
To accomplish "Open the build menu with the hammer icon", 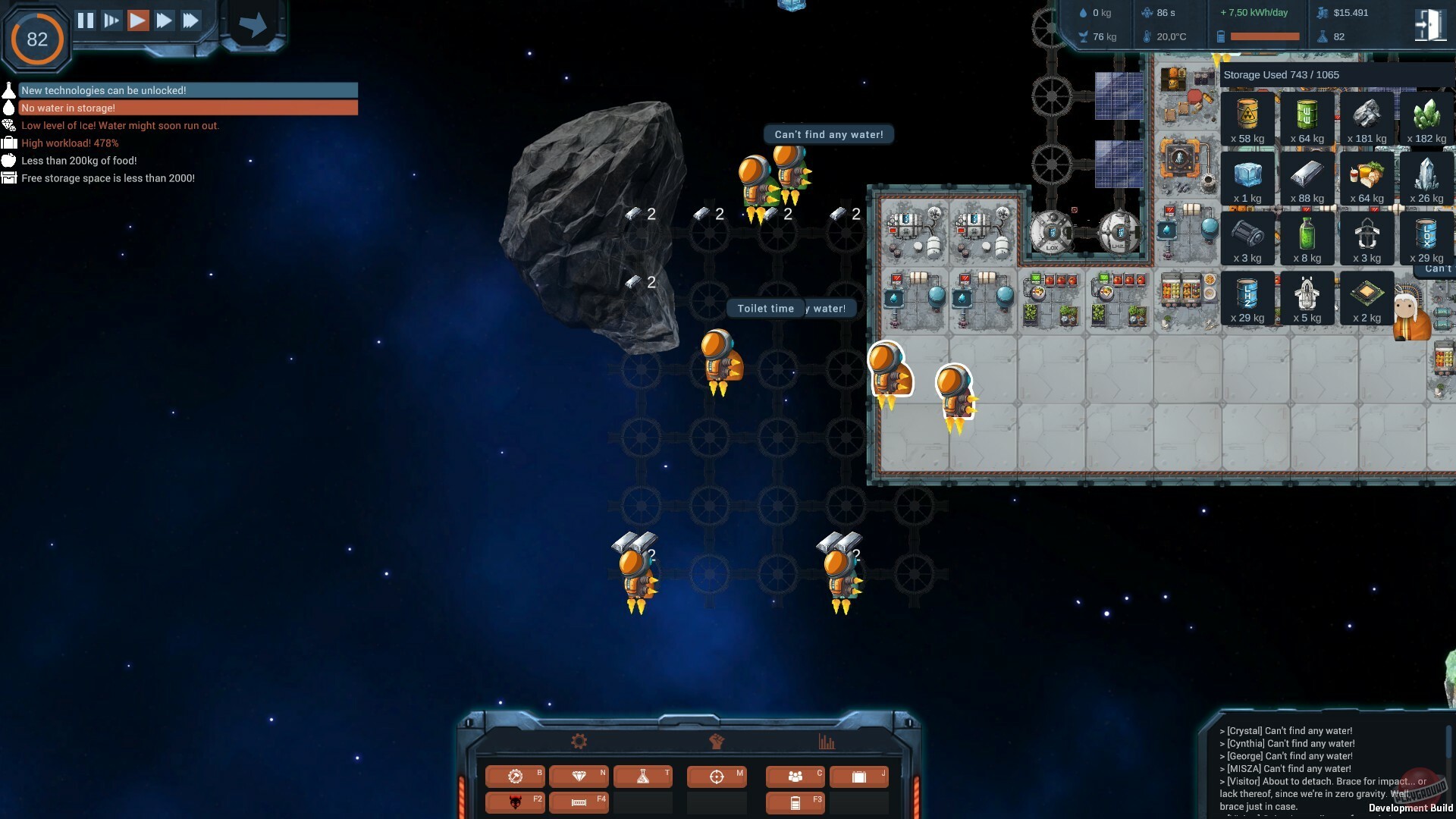I will (516, 777).
